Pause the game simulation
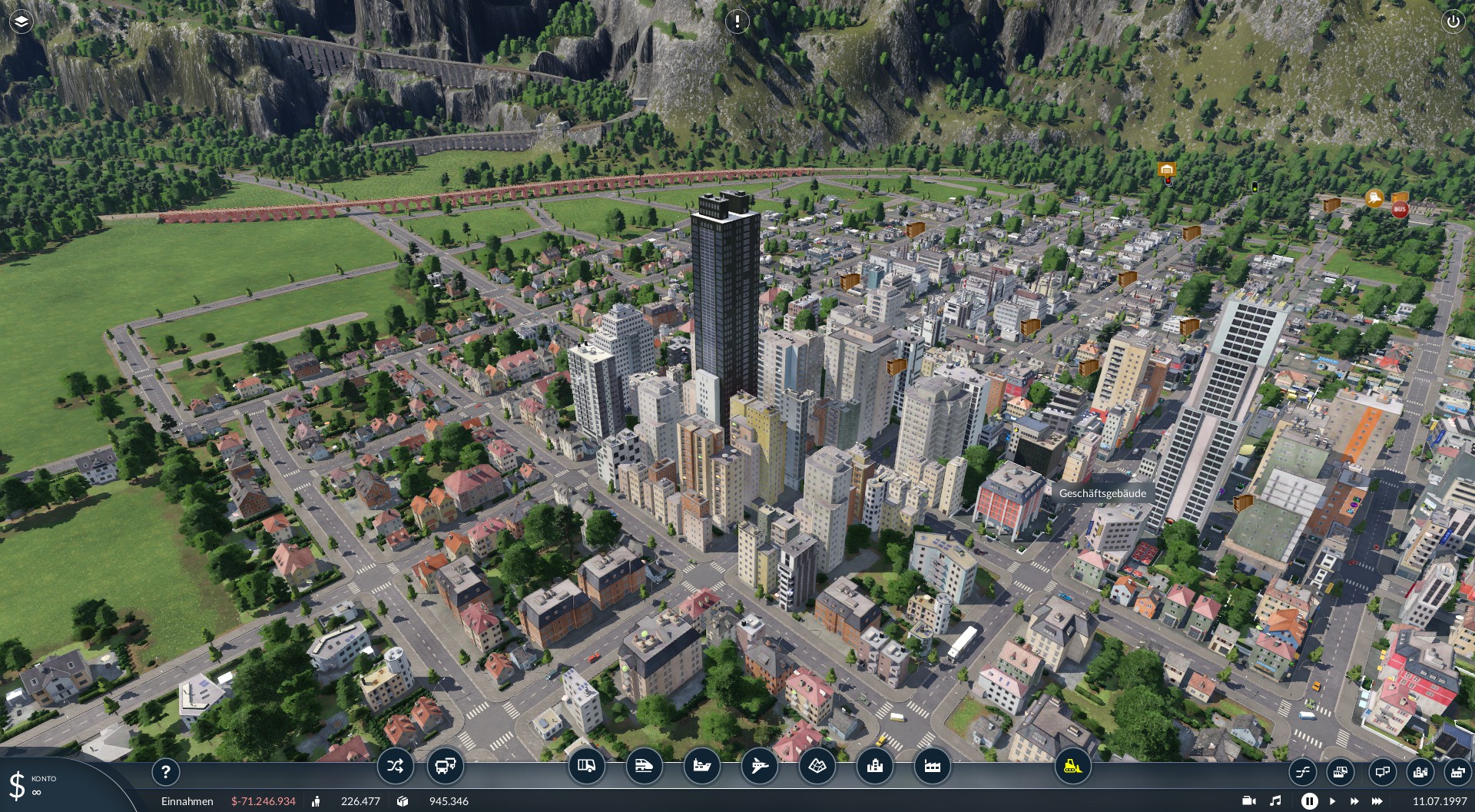Screen dimensions: 1475x812 [x=1309, y=801]
